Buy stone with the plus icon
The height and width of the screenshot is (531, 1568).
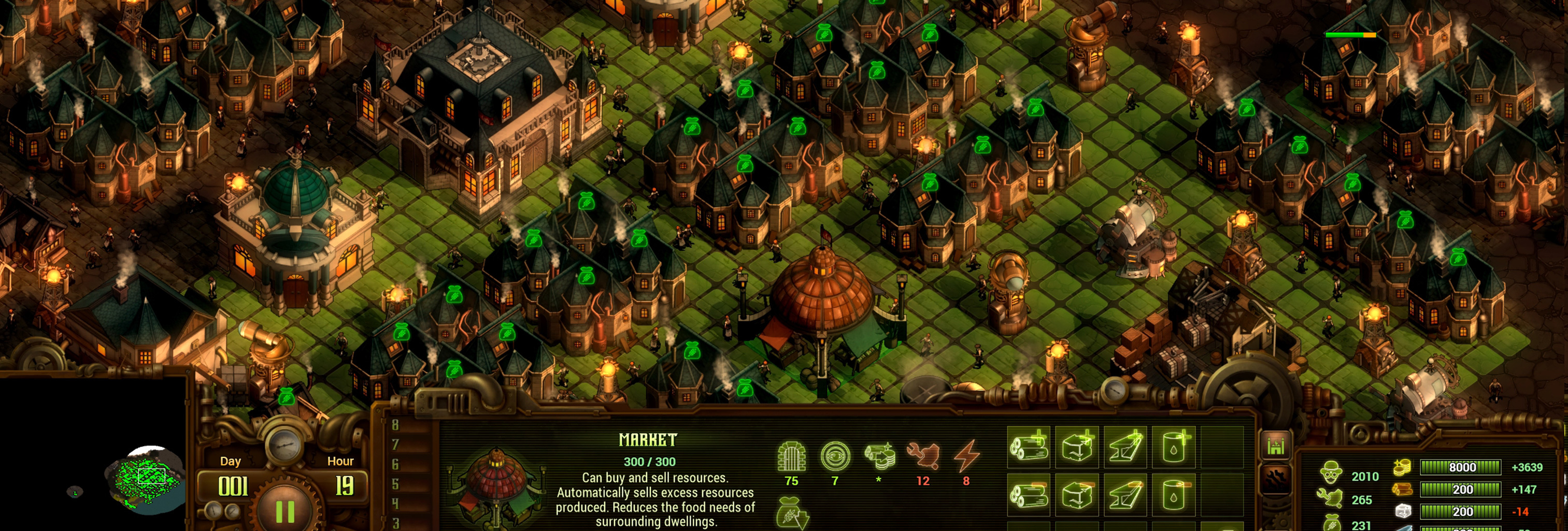point(1077,447)
